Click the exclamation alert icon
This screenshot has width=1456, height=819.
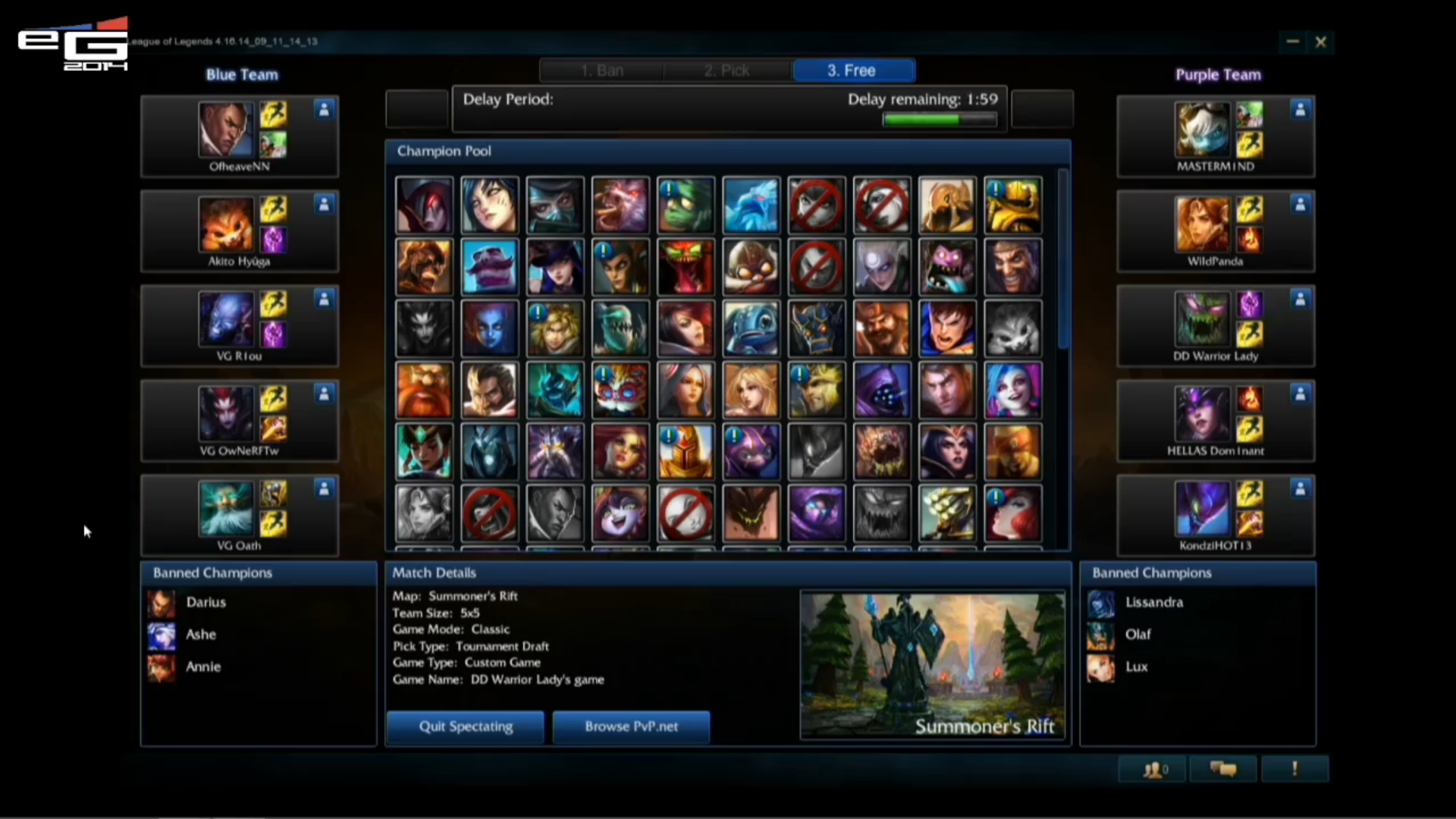tap(1294, 769)
